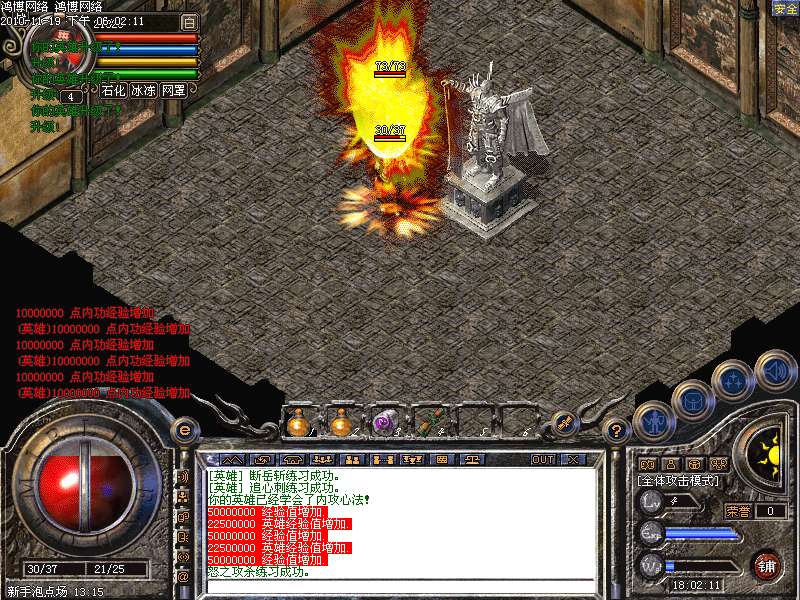Click the 白 button by the hero portrait
The height and width of the screenshot is (600, 800).
click(189, 21)
